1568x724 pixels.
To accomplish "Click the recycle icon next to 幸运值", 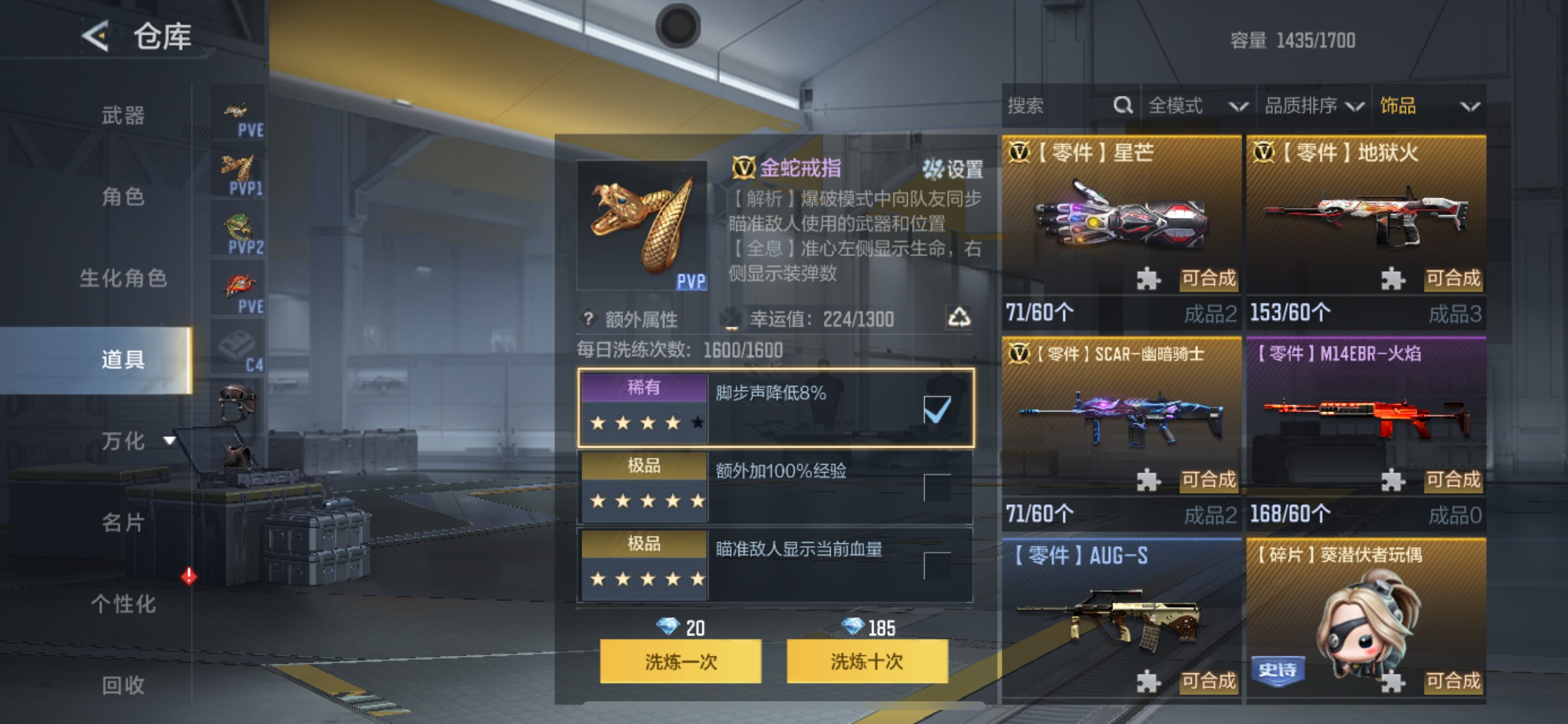I will click(963, 319).
